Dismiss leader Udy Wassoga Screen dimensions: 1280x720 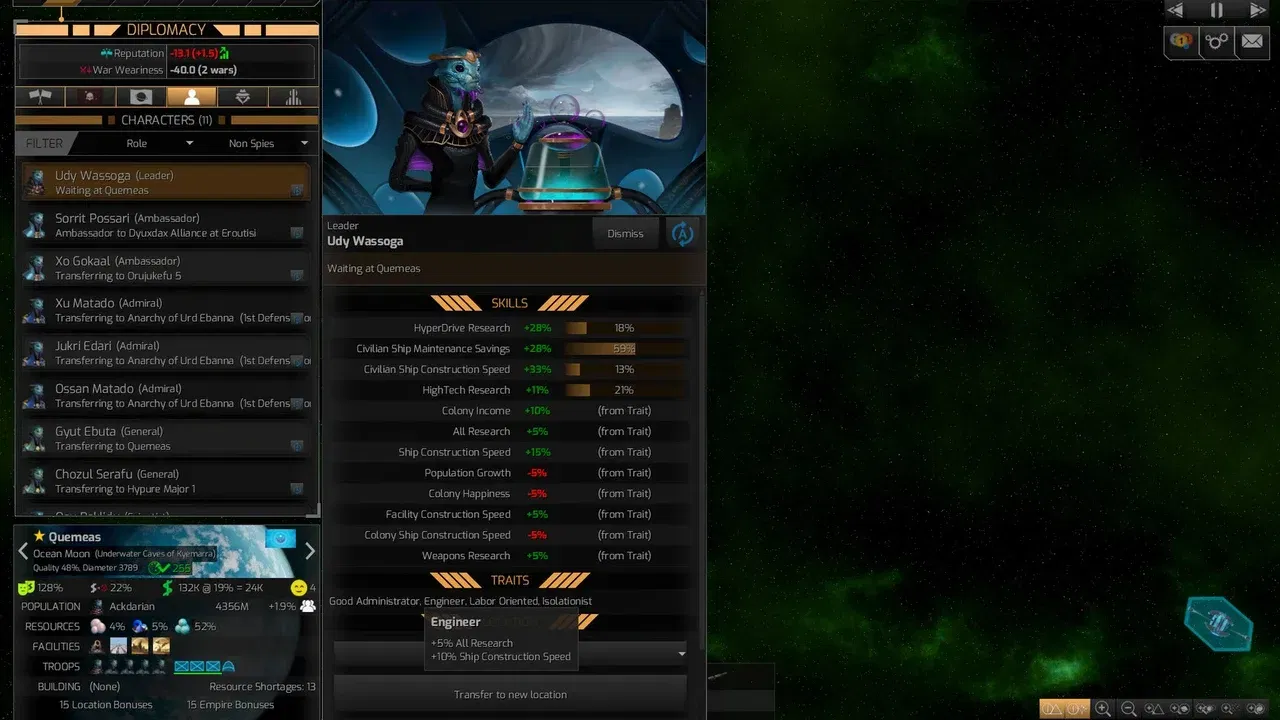[624, 233]
